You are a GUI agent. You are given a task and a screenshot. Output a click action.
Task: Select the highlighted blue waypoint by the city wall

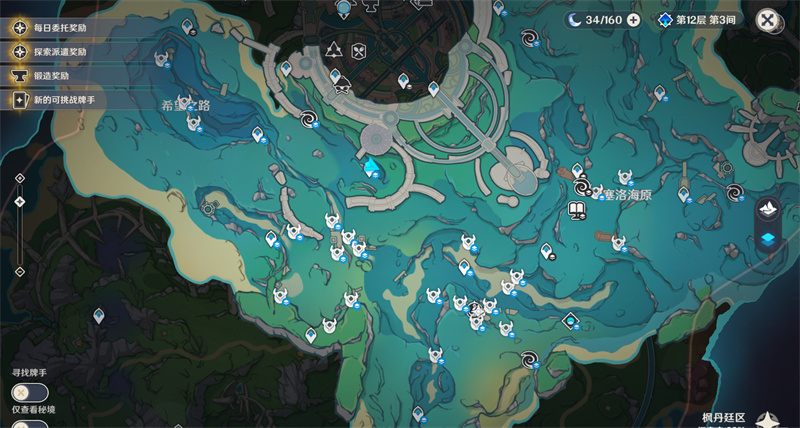(372, 164)
